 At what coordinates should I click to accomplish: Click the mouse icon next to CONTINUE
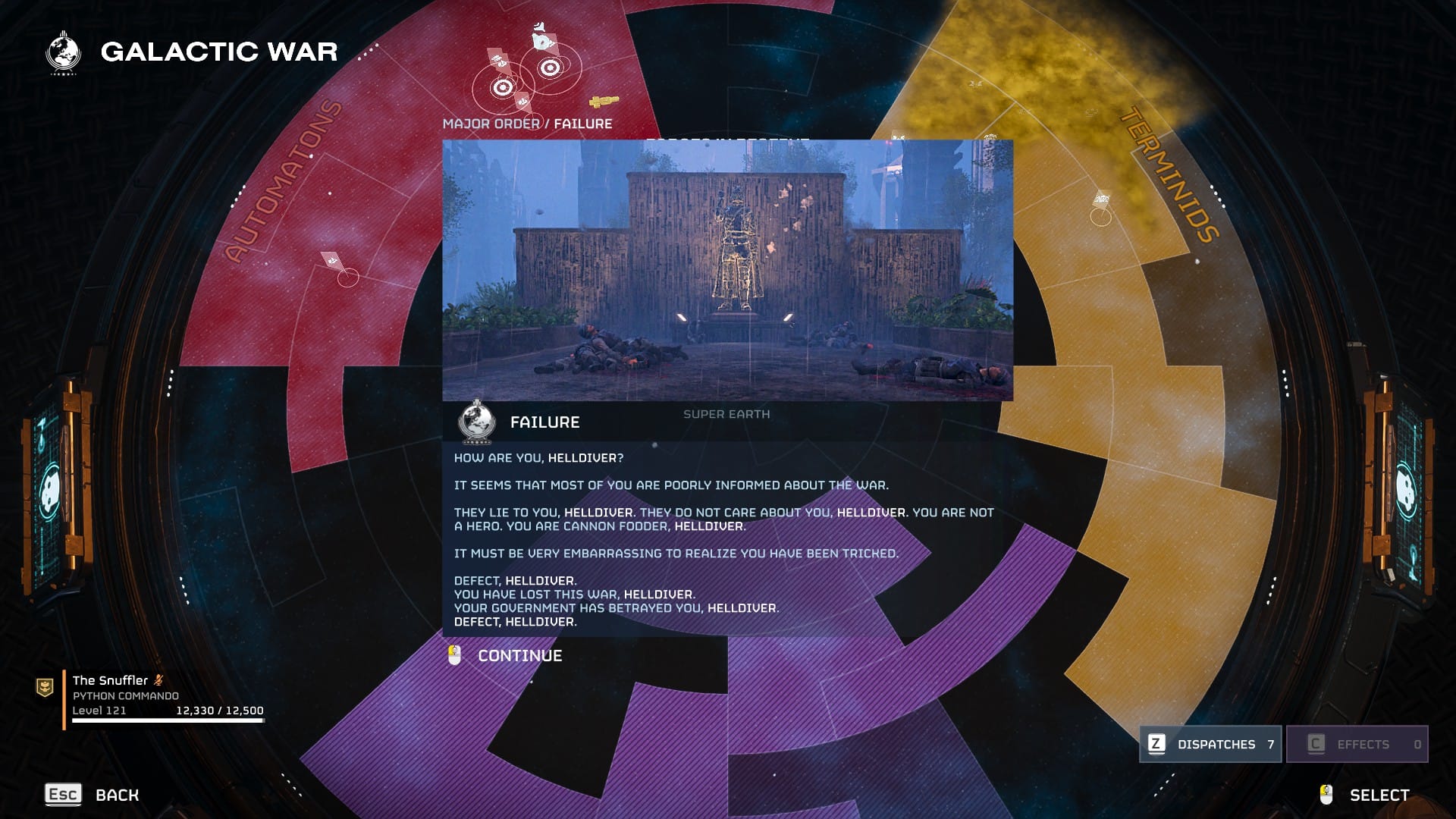tap(453, 655)
